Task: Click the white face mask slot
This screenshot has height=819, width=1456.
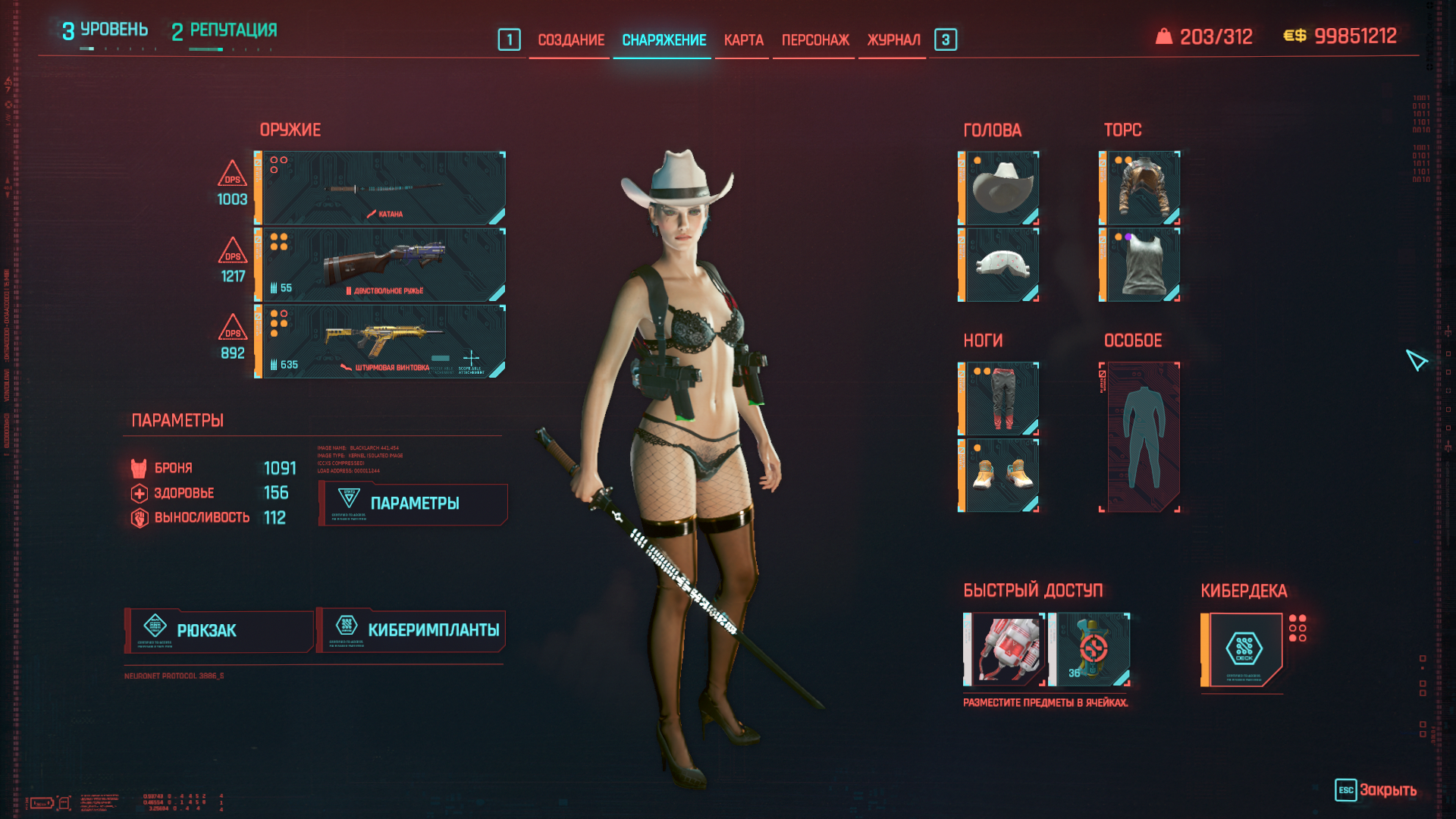Action: [x=999, y=265]
